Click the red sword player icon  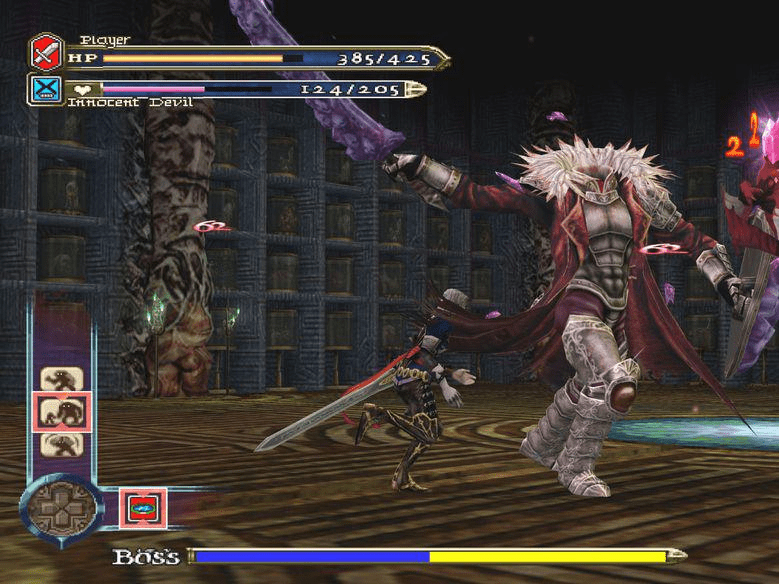pyautogui.click(x=46, y=51)
